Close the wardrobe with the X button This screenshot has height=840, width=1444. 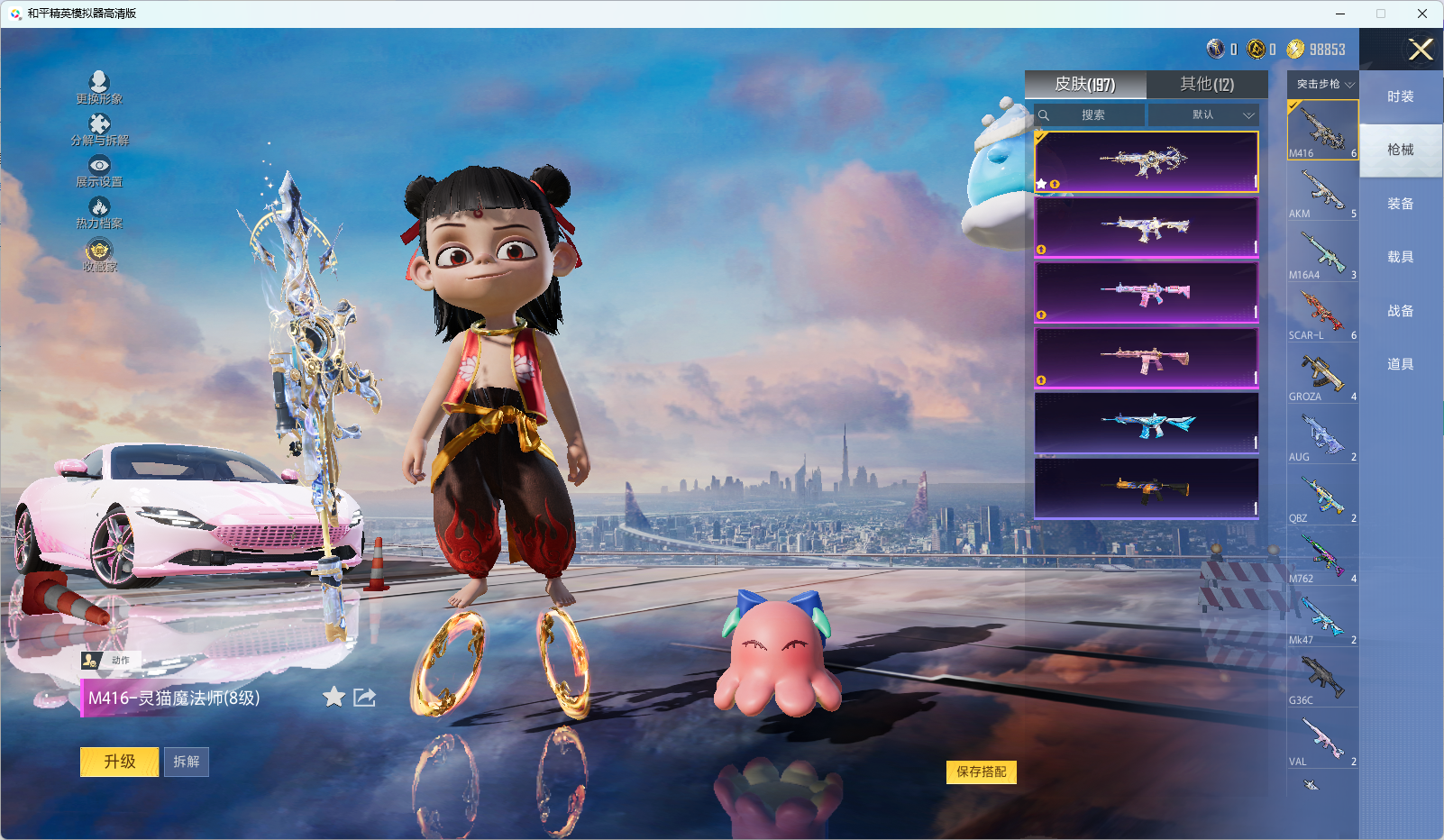[x=1420, y=50]
